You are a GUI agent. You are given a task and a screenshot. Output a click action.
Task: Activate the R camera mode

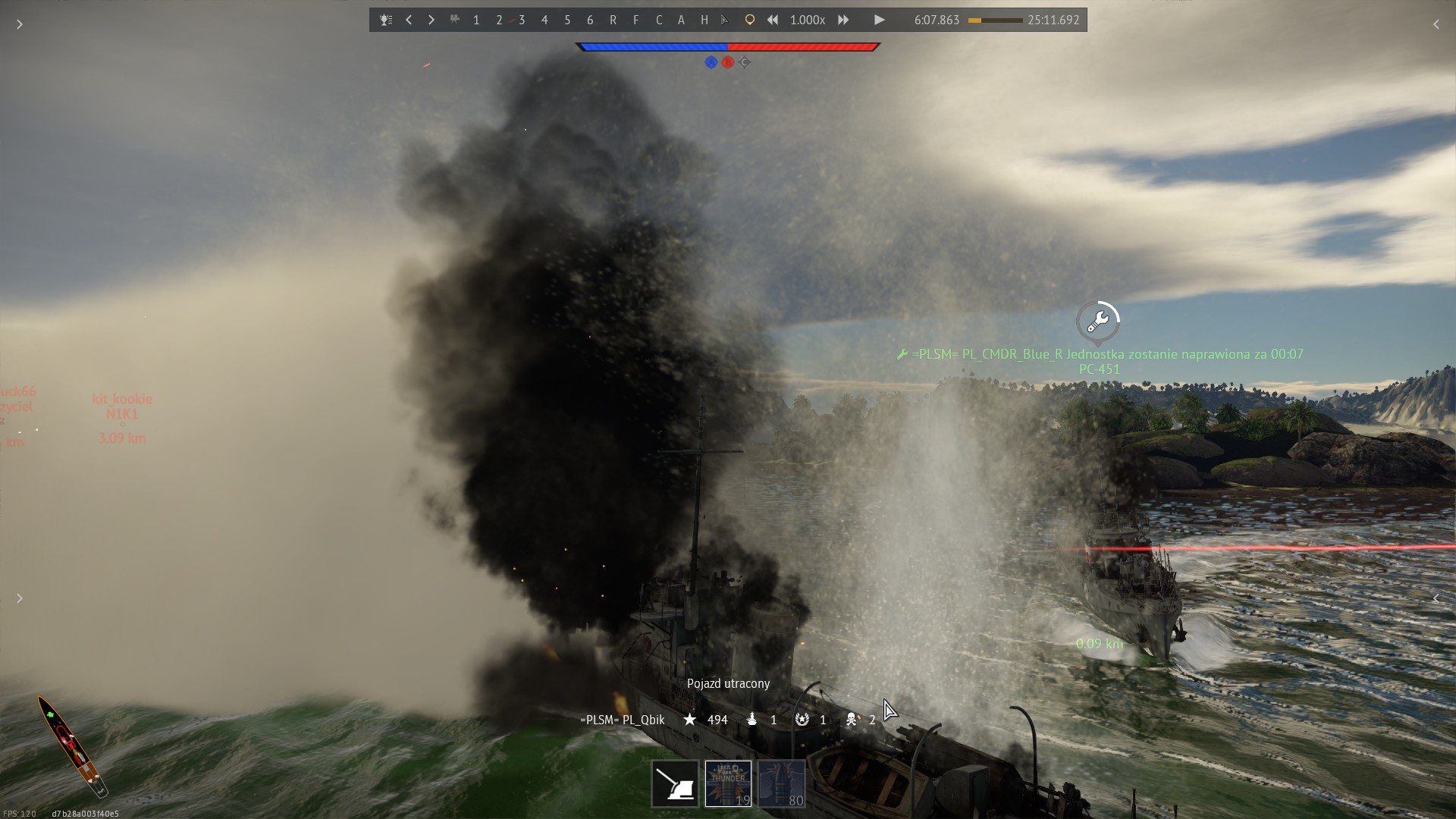613,20
